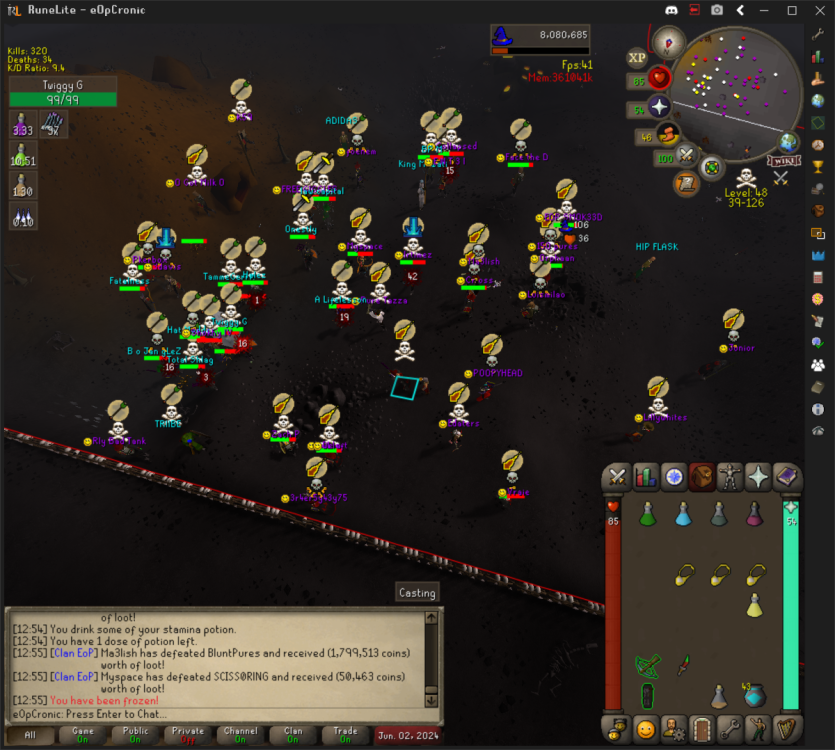The height and width of the screenshot is (750, 835).
Task: Use the blue pouch item marked 43
Action: 754,694
